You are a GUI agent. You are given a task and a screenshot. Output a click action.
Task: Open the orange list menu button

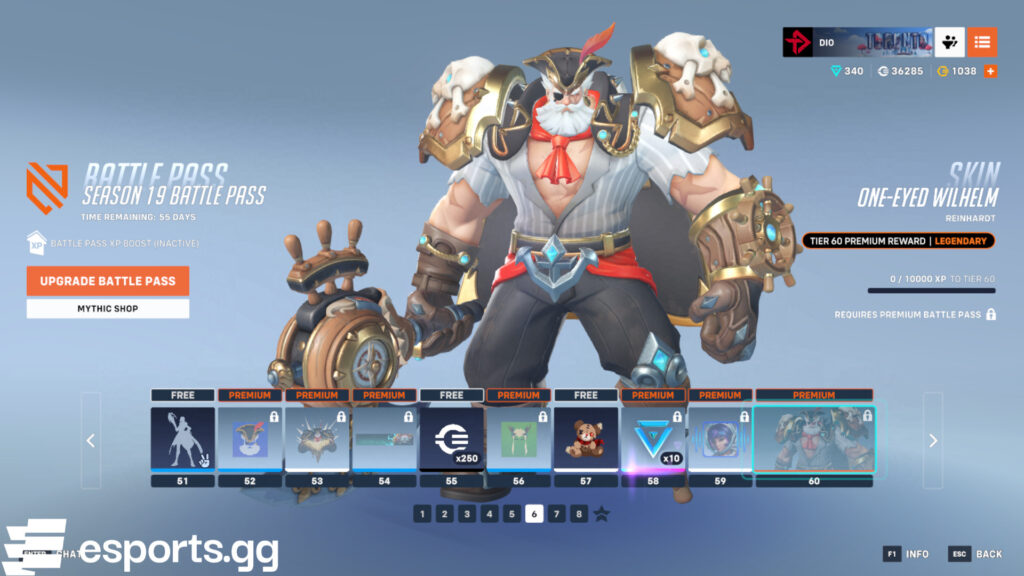click(x=982, y=42)
